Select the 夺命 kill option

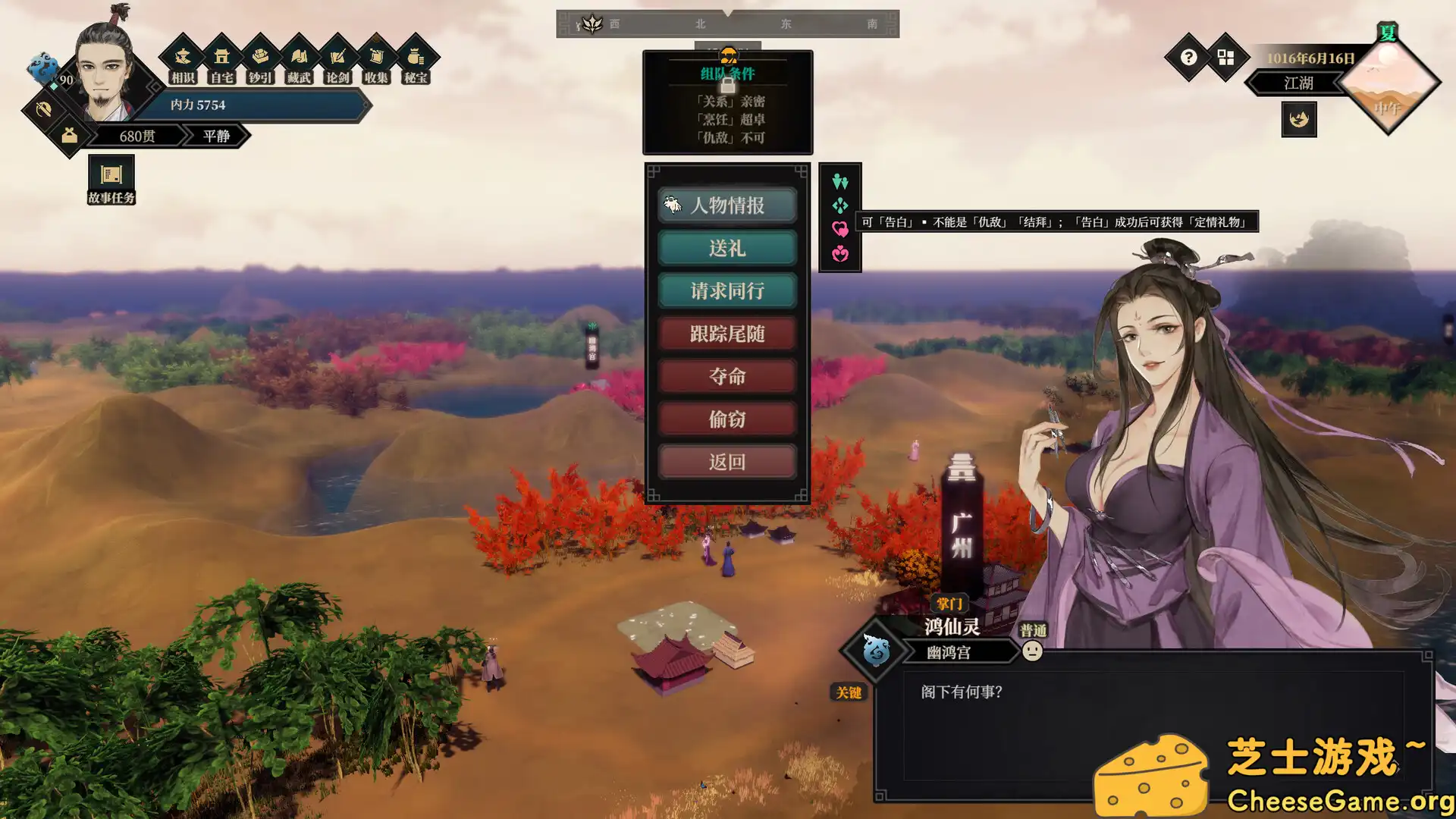click(x=726, y=376)
